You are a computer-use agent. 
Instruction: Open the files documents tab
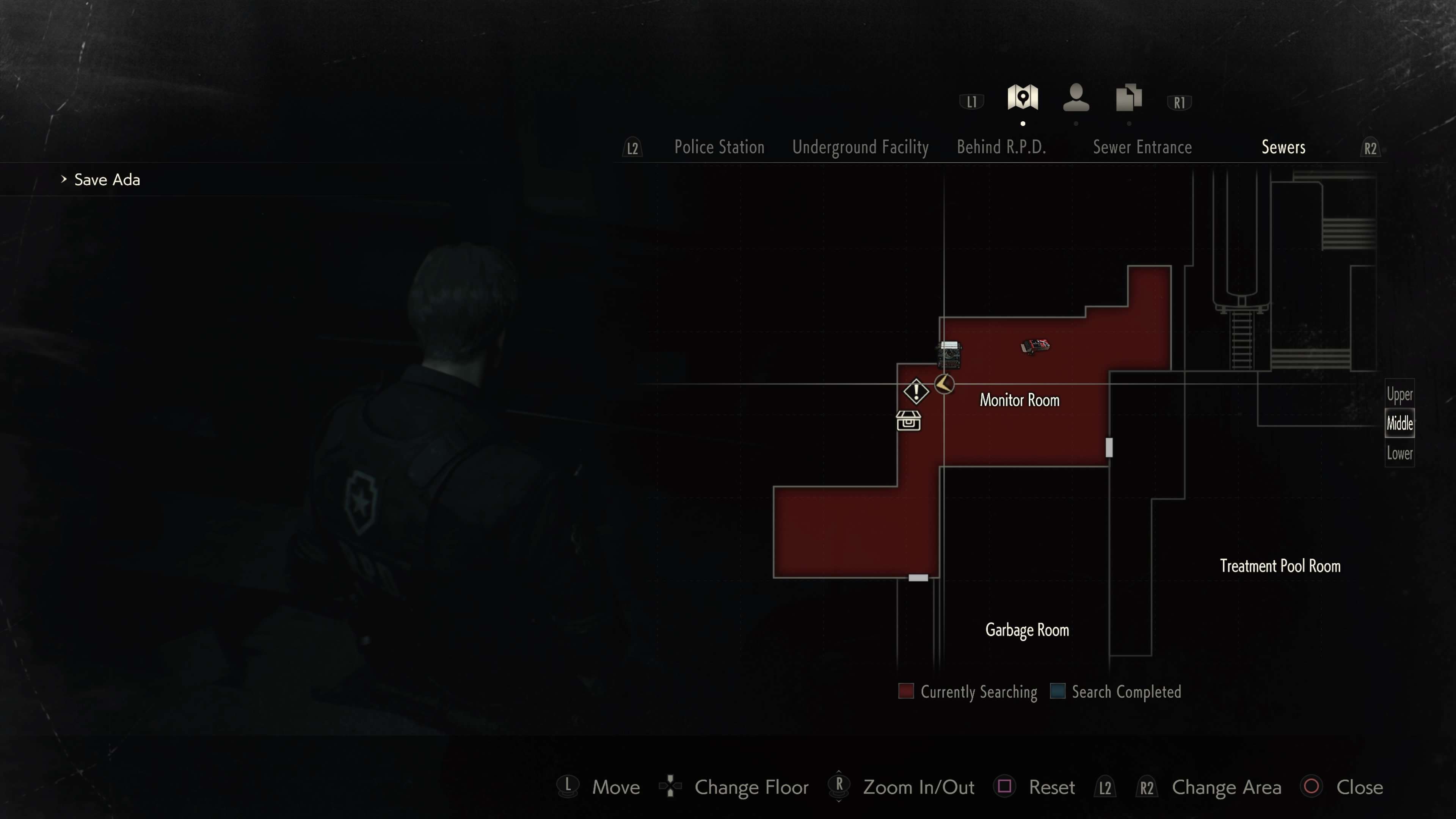click(1129, 98)
